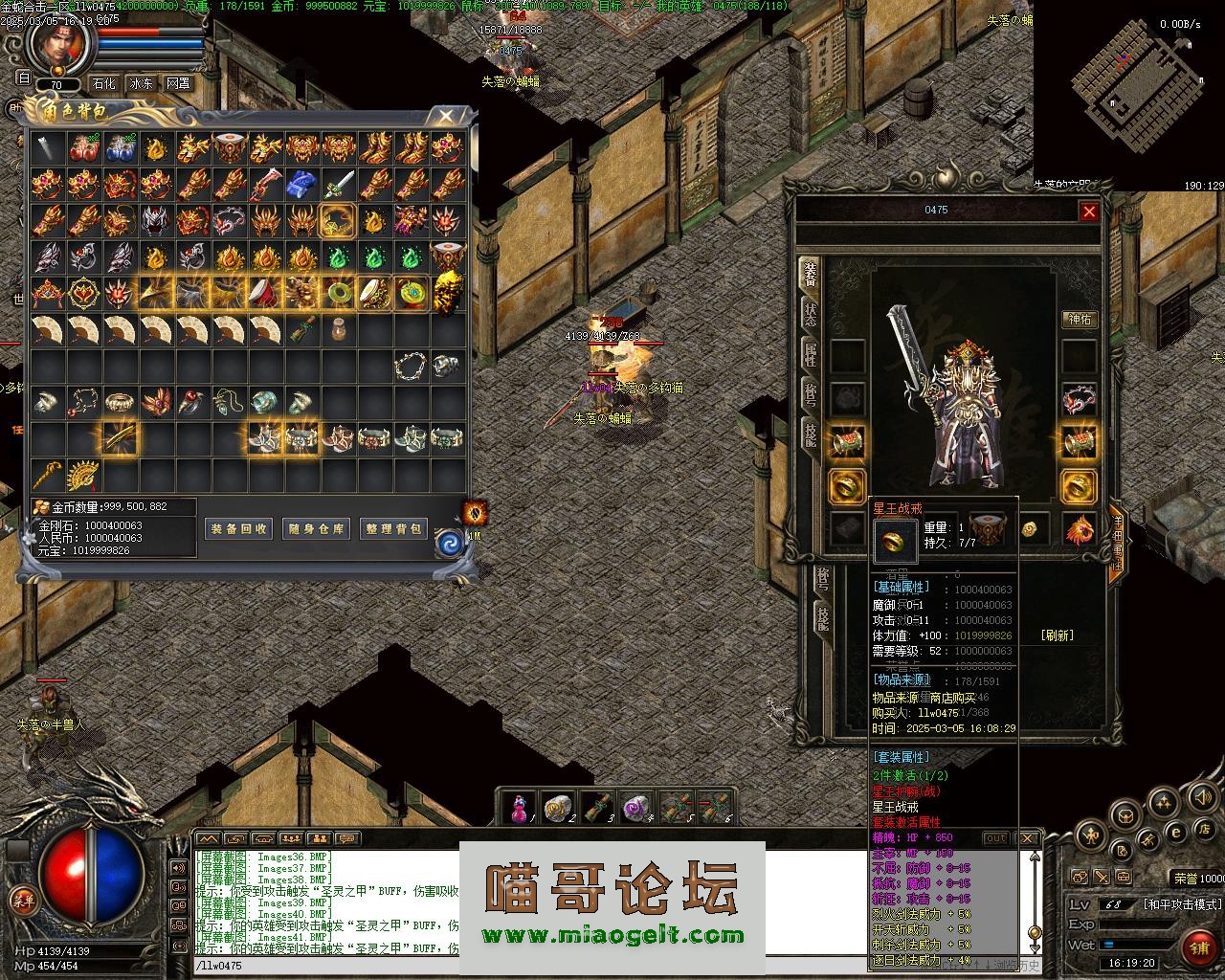Toggle the 冰冻 freeze button
Screen dimensions: 1225x980
[x=141, y=83]
